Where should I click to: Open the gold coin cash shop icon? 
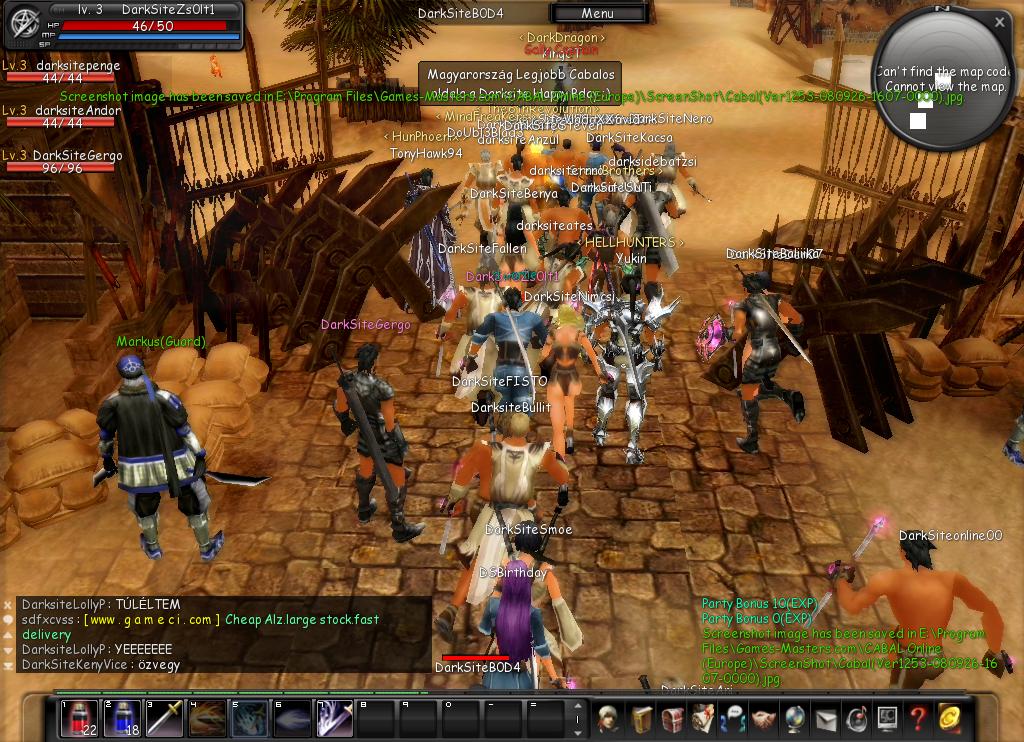click(x=949, y=719)
